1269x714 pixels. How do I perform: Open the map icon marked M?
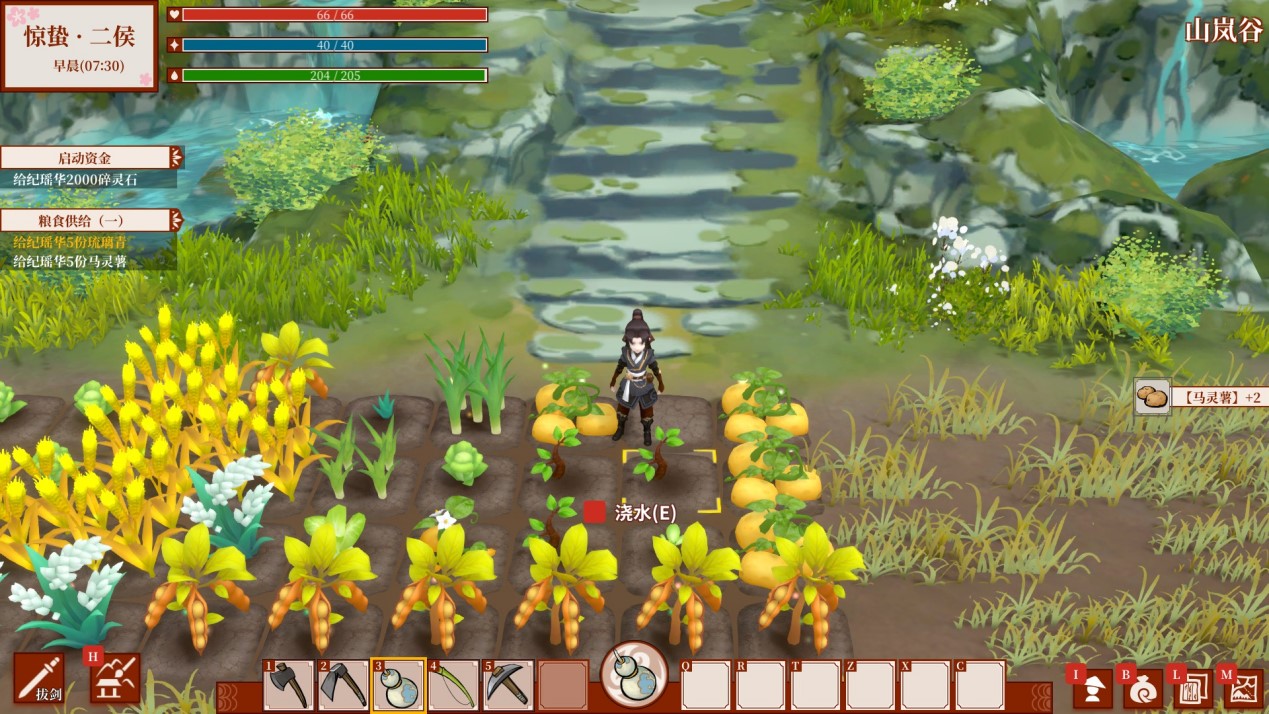[x=1243, y=688]
